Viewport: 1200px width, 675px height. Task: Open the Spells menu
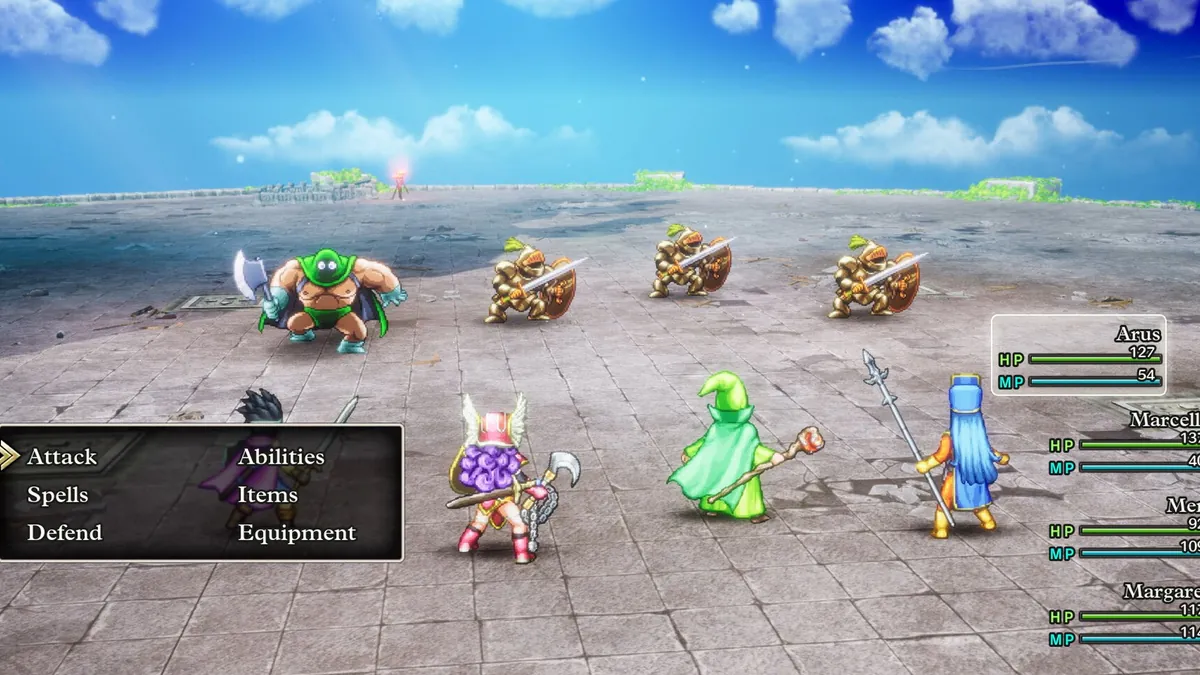coord(57,495)
